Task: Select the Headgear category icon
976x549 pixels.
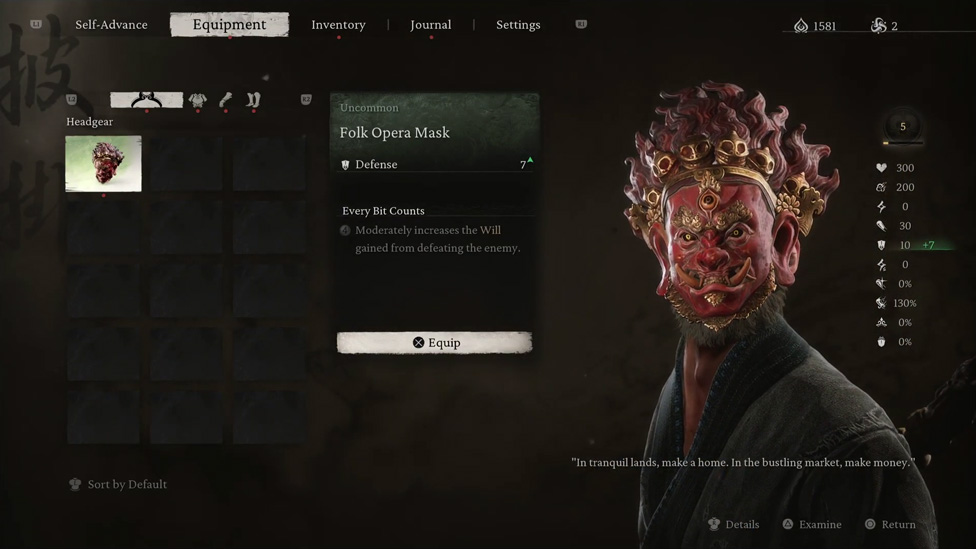Action: click(146, 100)
